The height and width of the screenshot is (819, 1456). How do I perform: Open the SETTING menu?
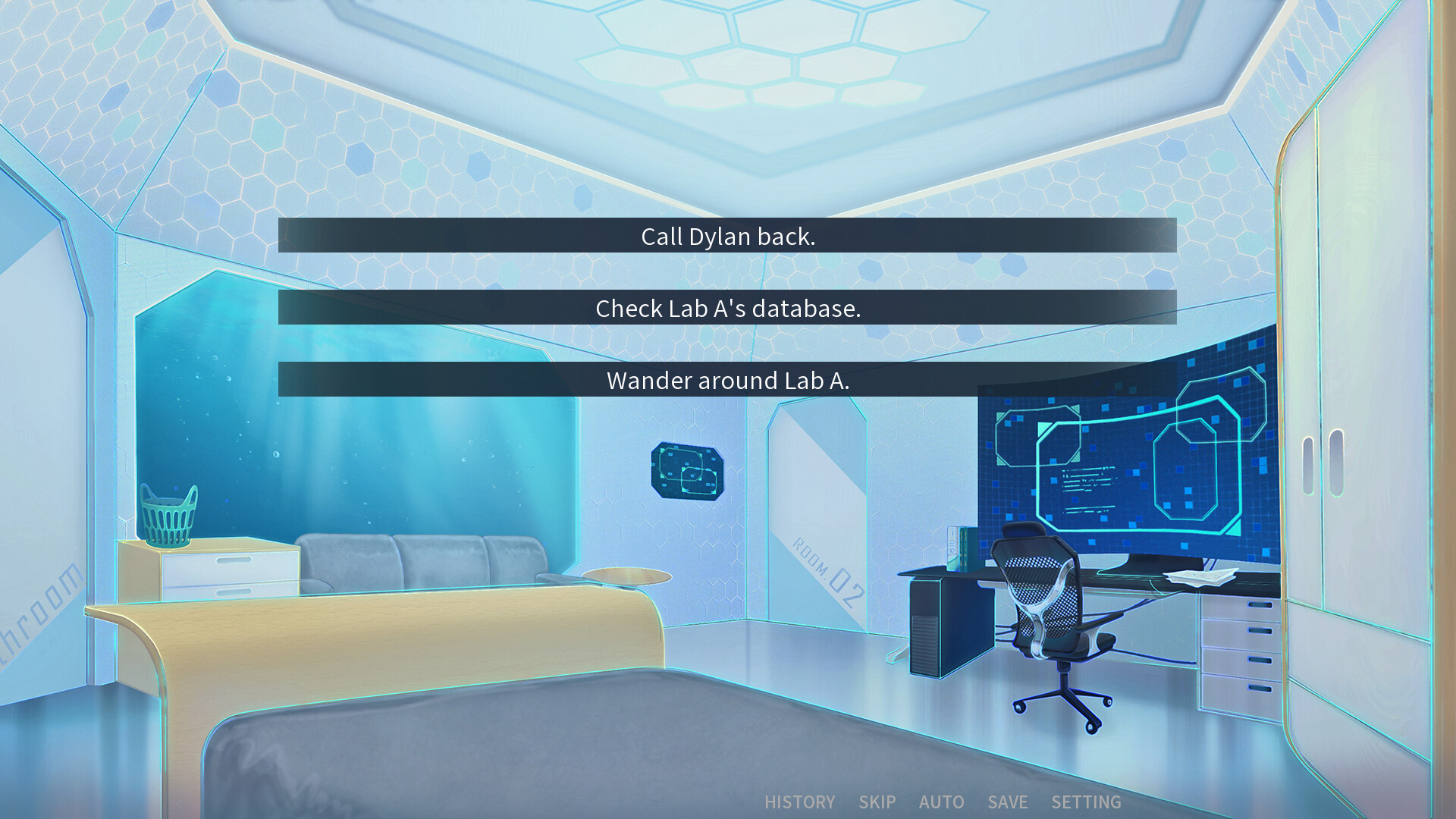[1086, 802]
